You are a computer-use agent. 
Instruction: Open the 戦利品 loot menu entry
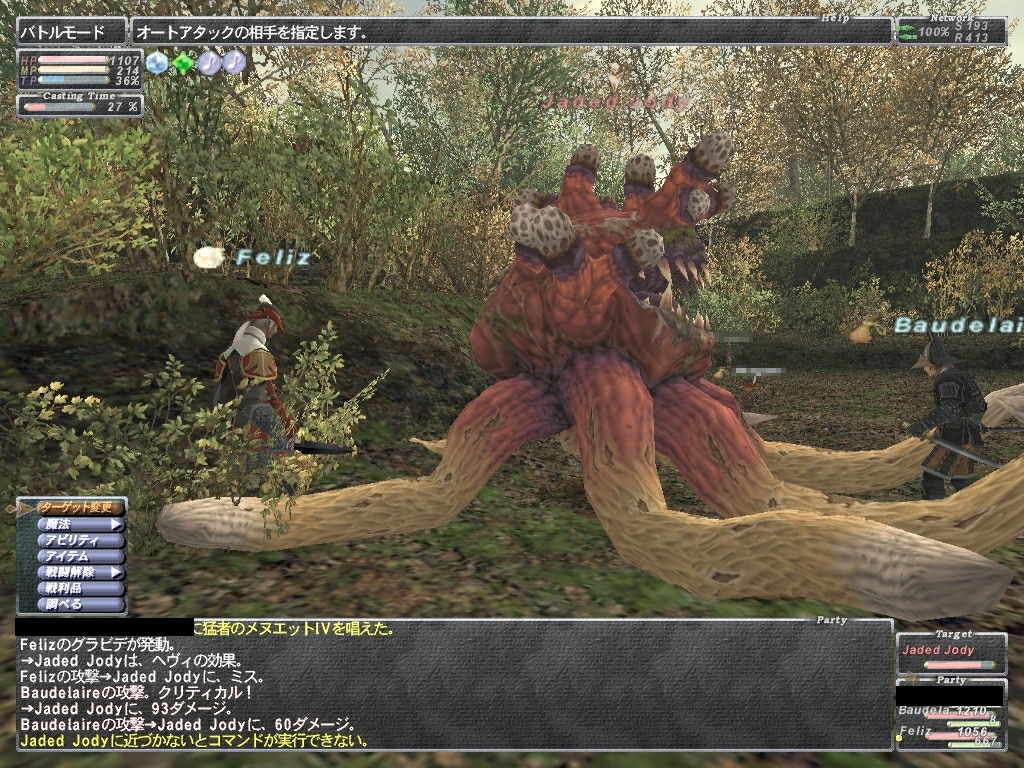80,589
